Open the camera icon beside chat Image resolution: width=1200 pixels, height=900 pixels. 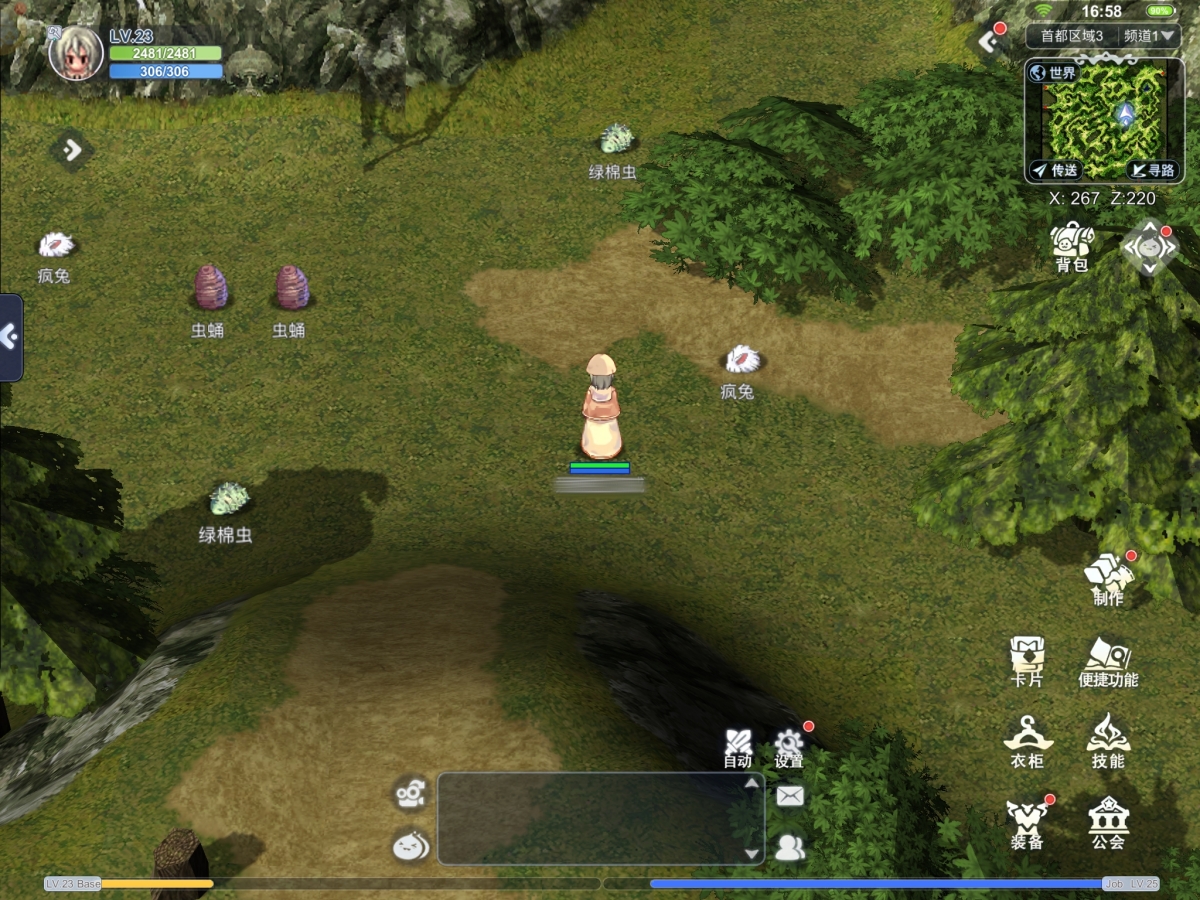[x=411, y=793]
